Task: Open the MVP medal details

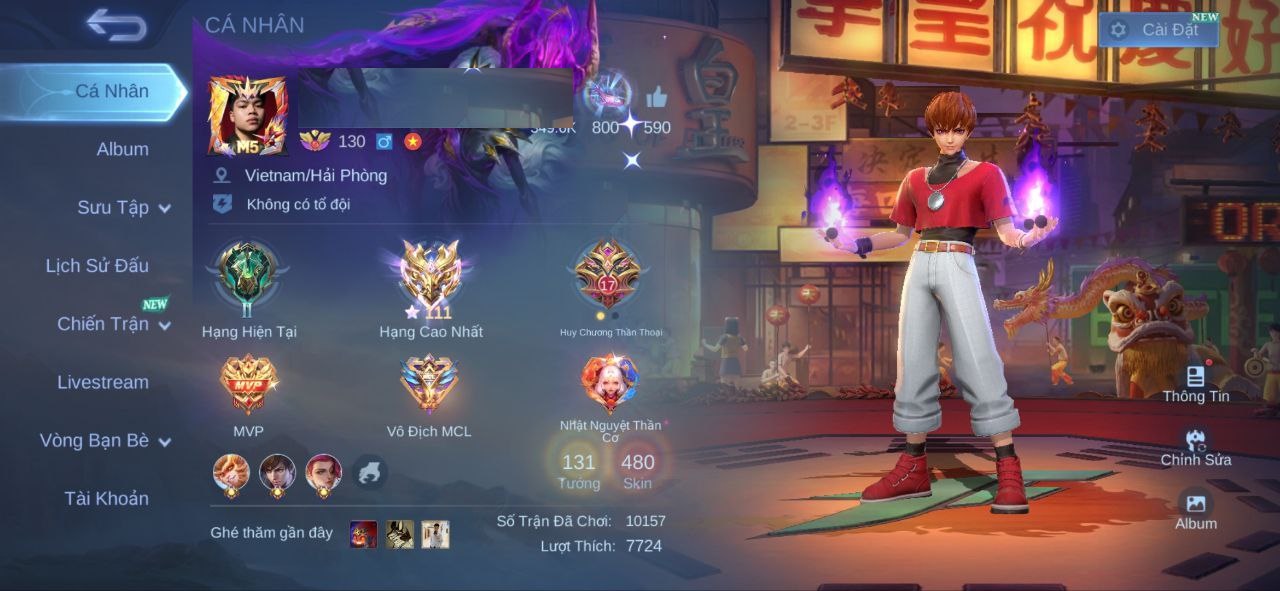Action: (x=248, y=384)
